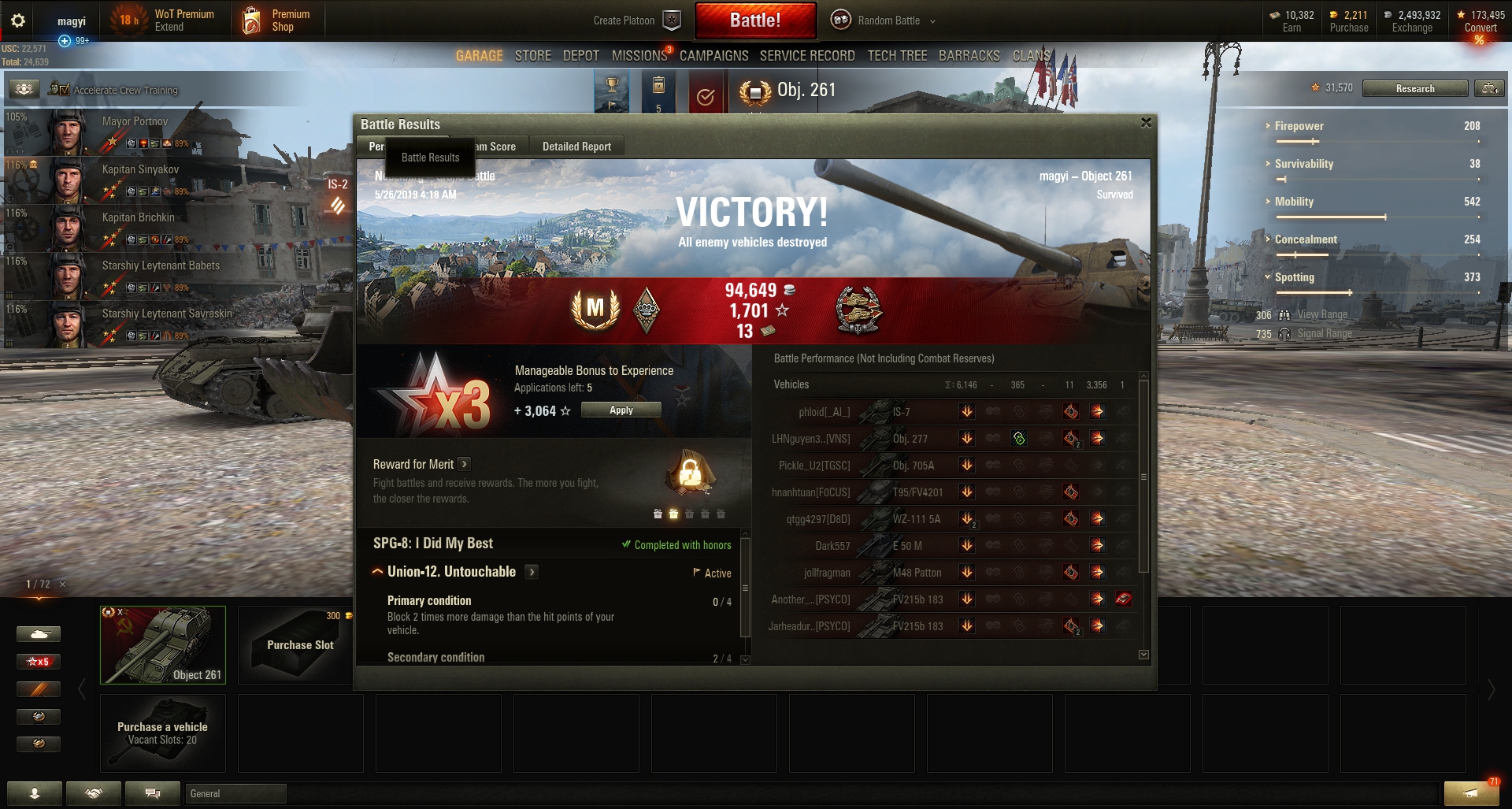Show the Campaigns page

713,56
